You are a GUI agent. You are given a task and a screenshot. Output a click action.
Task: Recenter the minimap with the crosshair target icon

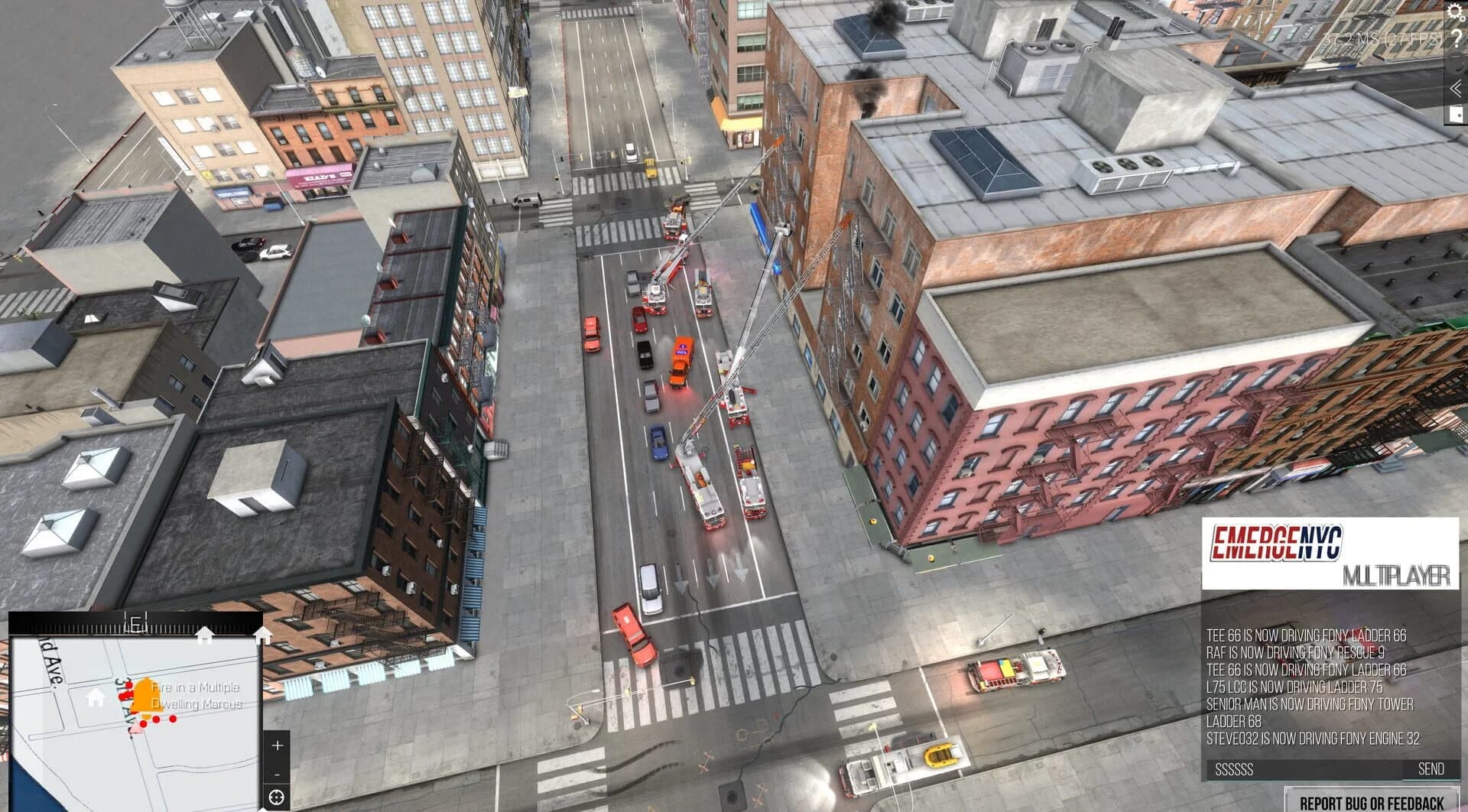[277, 798]
